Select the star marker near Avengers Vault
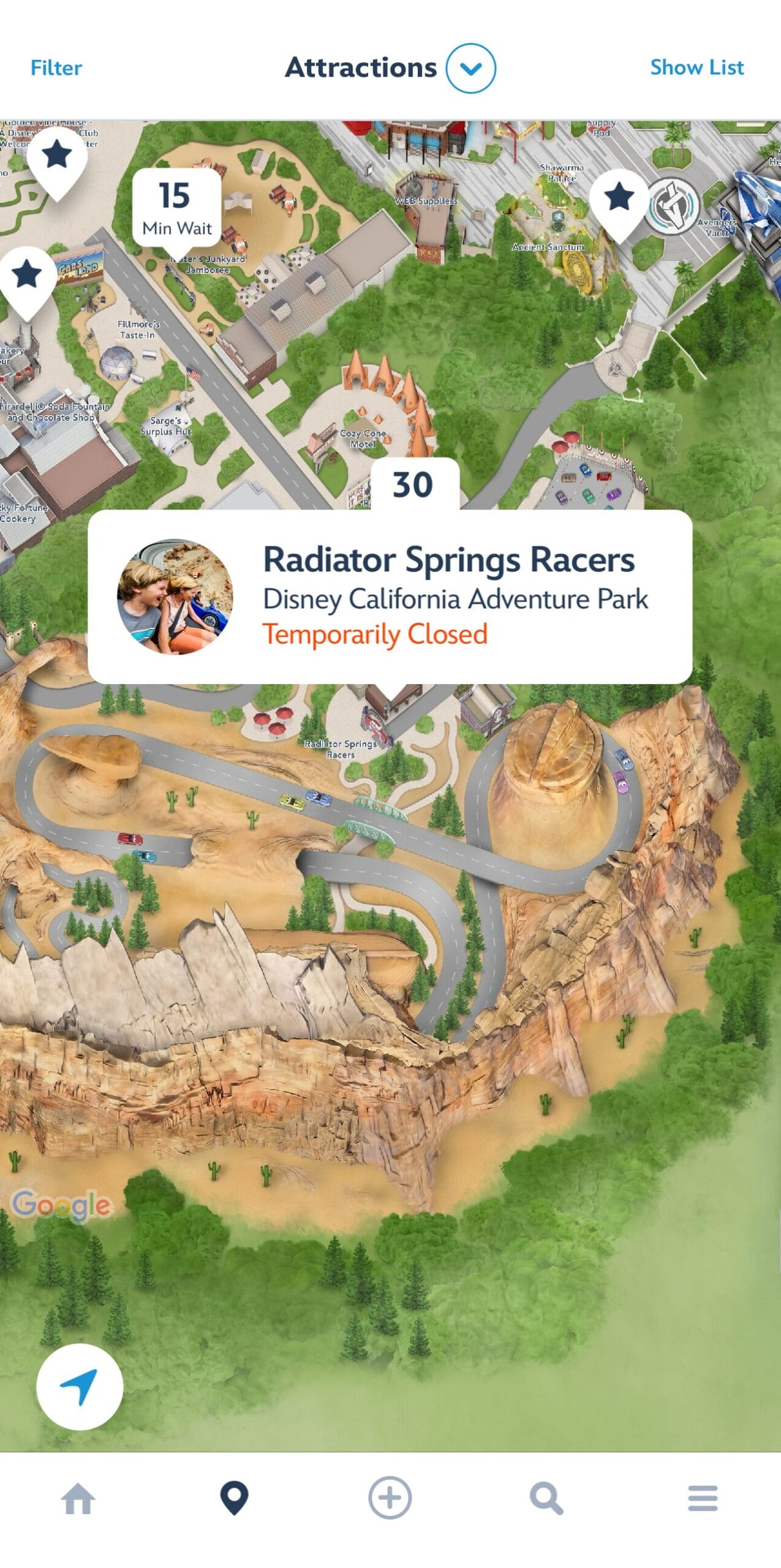This screenshot has height=1568, width=781. point(619,198)
